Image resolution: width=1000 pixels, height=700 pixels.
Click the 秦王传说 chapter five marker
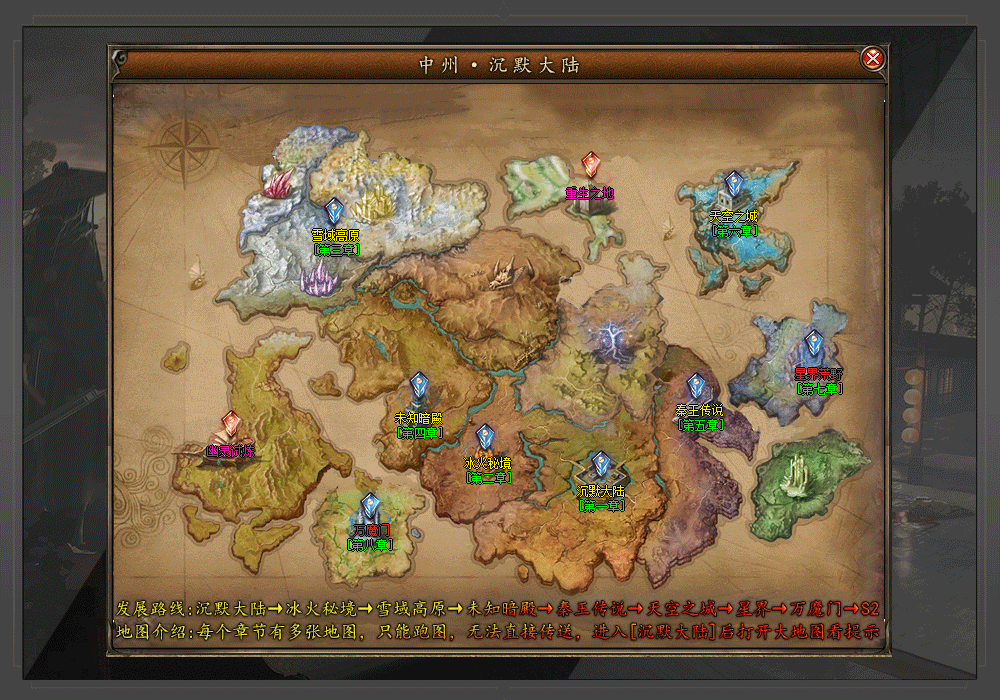coord(696,386)
